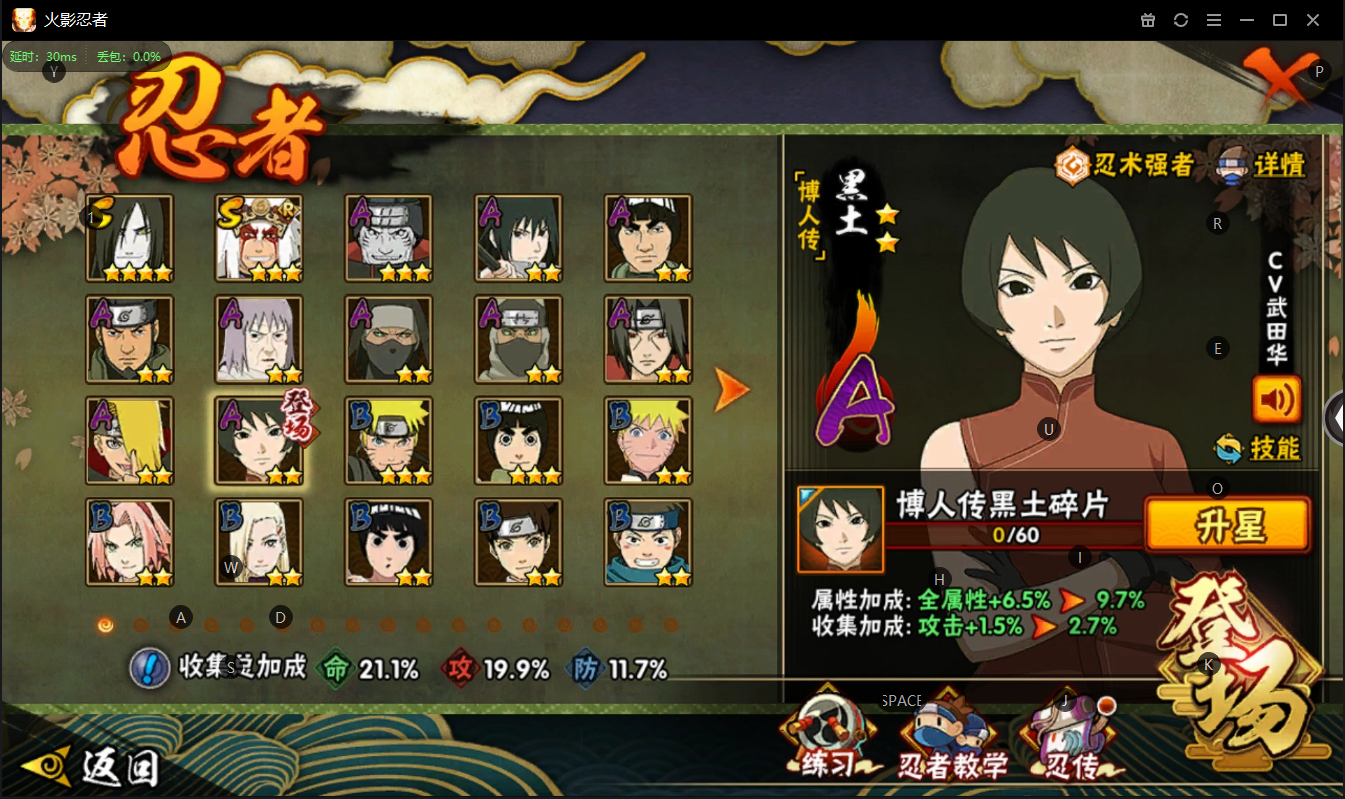Choose the pink-haired Sakura portrait
Viewport: 1345px width, 799px height.
pos(130,542)
